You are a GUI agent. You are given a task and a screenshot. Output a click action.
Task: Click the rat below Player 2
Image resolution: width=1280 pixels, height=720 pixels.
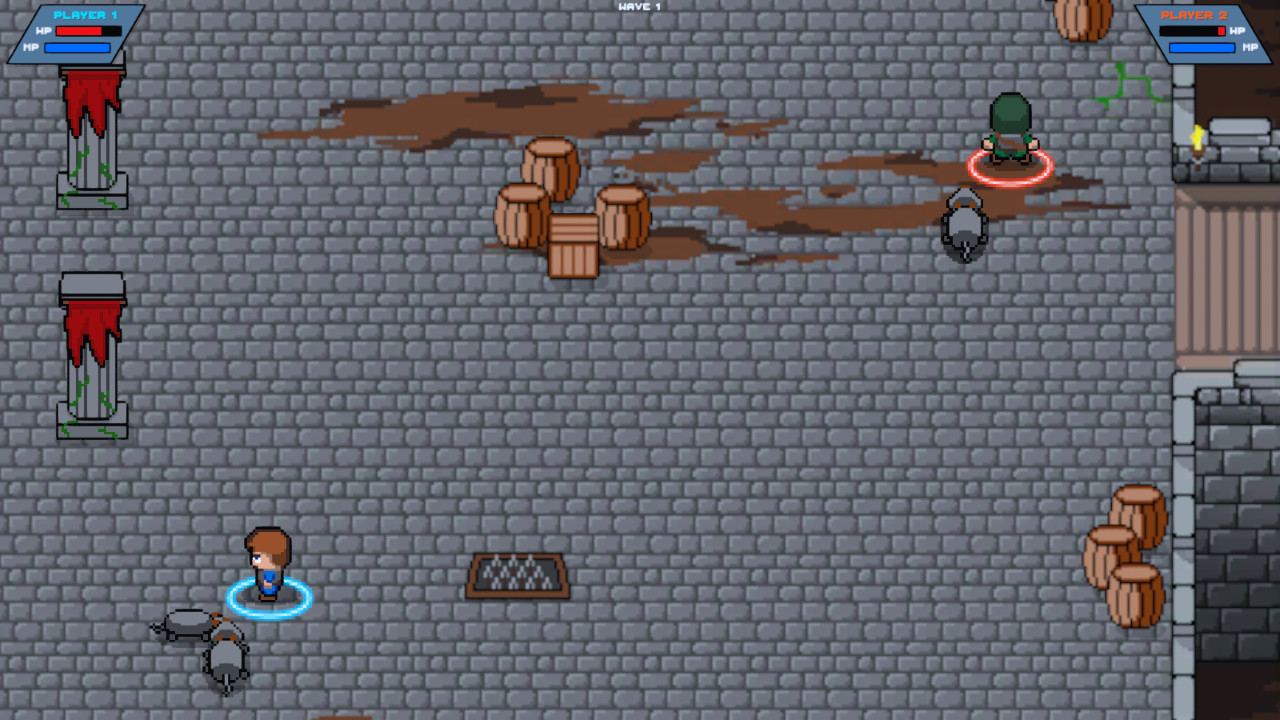click(963, 225)
